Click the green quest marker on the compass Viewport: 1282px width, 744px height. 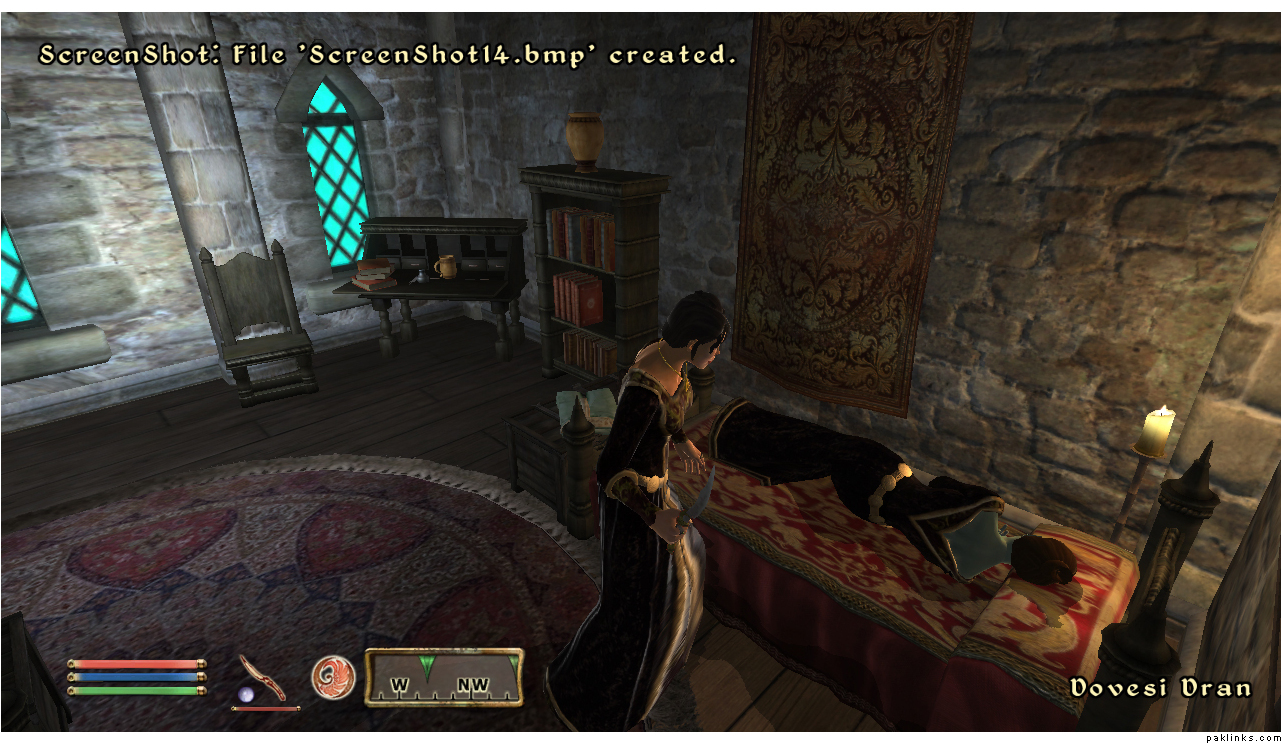(427, 666)
